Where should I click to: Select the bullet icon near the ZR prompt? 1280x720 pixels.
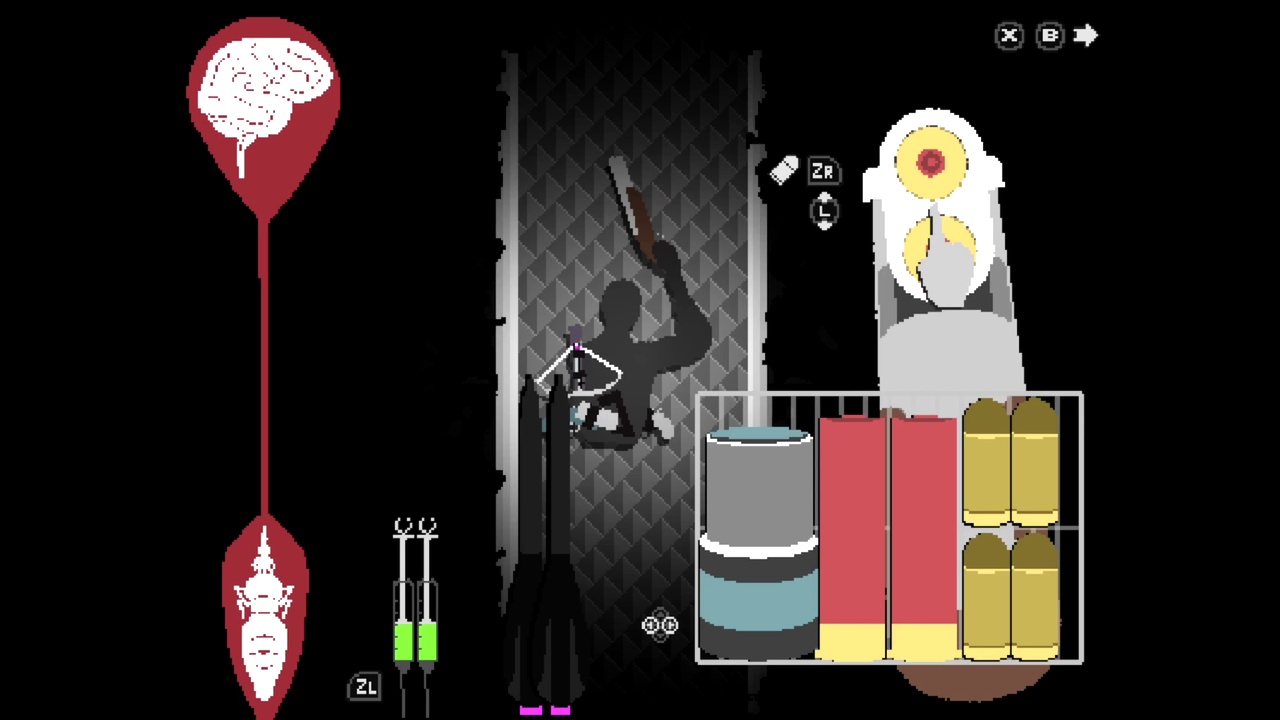point(784,170)
